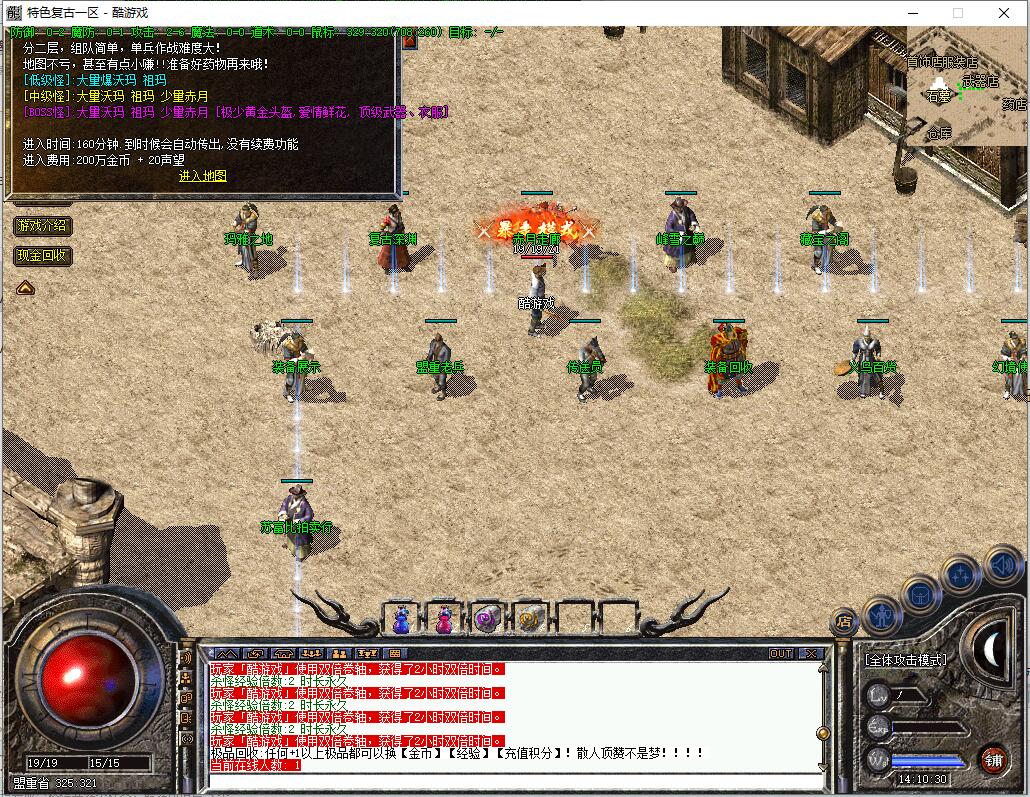
Task: Use the red potion in the belt
Action: click(443, 620)
